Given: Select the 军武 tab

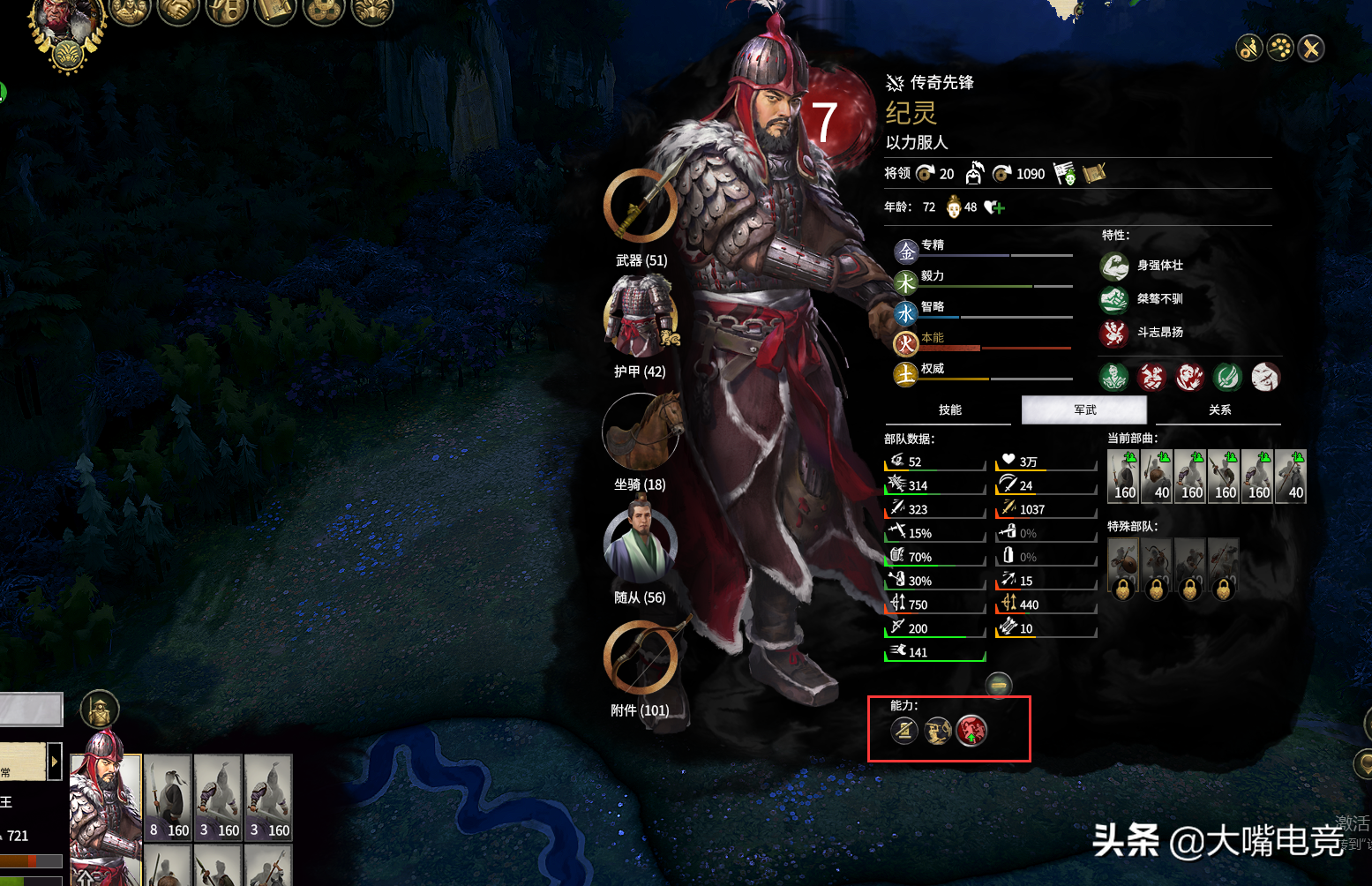Looking at the screenshot, I should 1084,410.
